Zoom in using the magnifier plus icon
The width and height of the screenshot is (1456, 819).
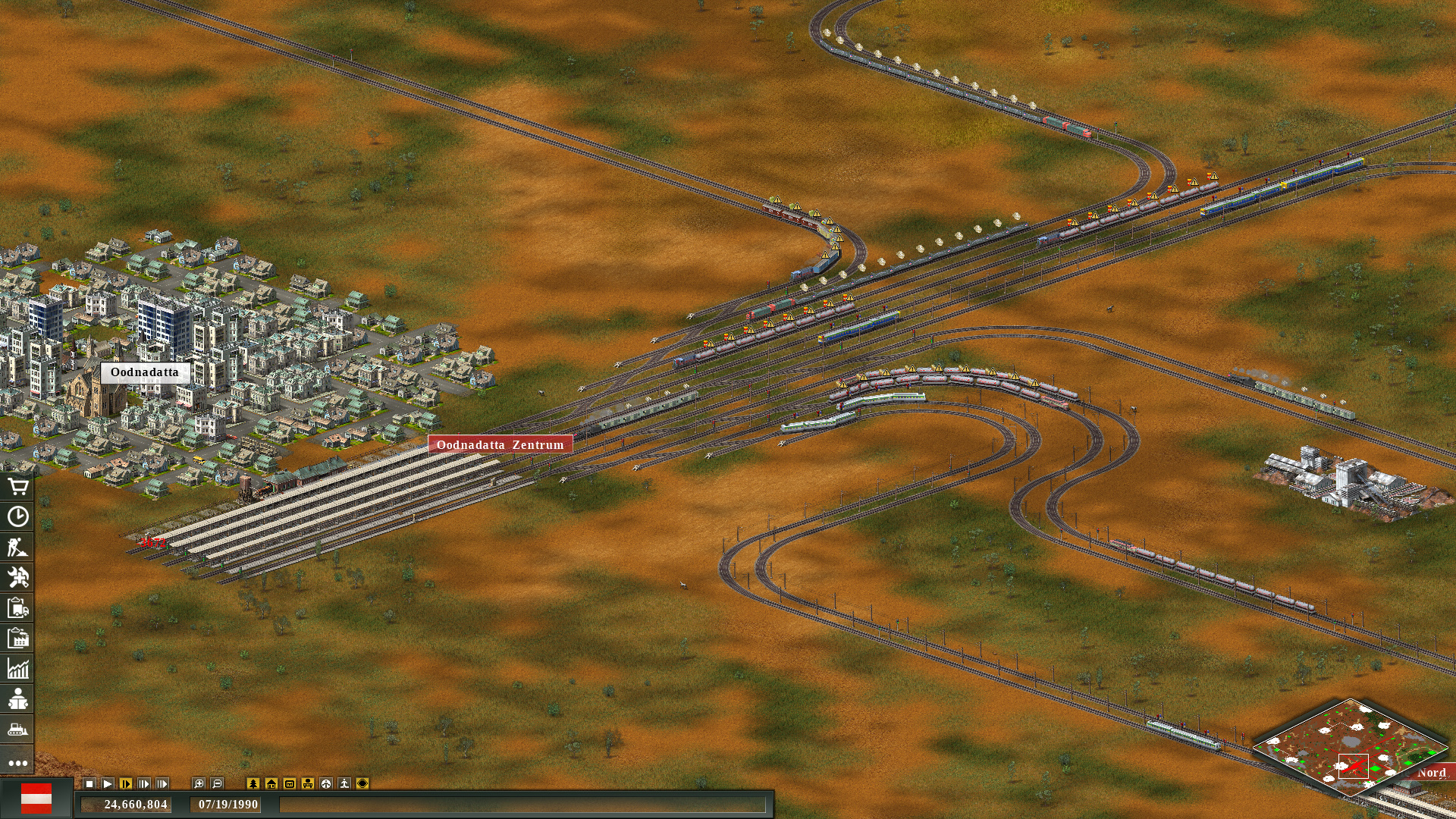coord(198,785)
